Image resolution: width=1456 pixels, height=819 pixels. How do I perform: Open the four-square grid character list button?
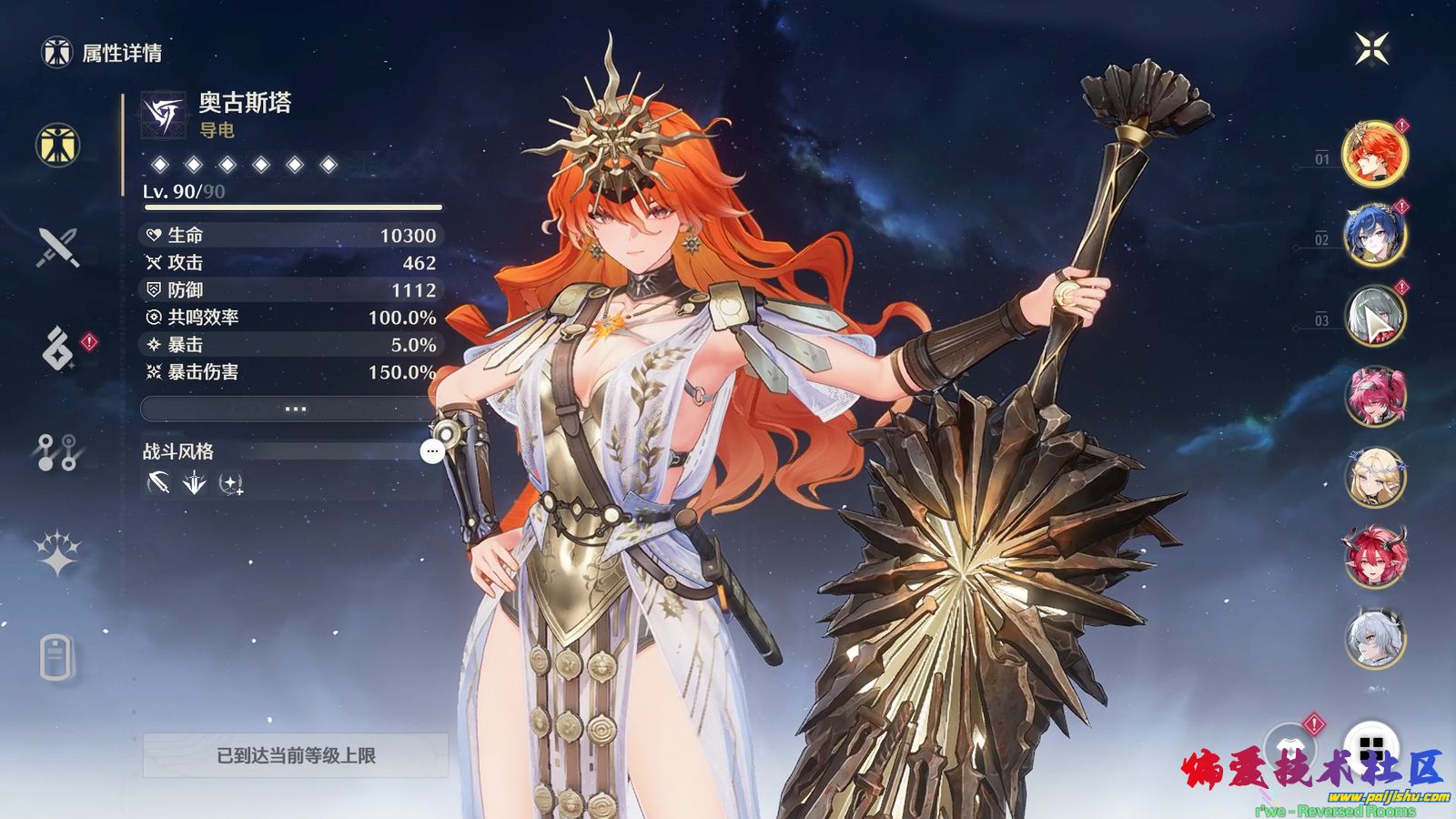pyautogui.click(x=1370, y=748)
